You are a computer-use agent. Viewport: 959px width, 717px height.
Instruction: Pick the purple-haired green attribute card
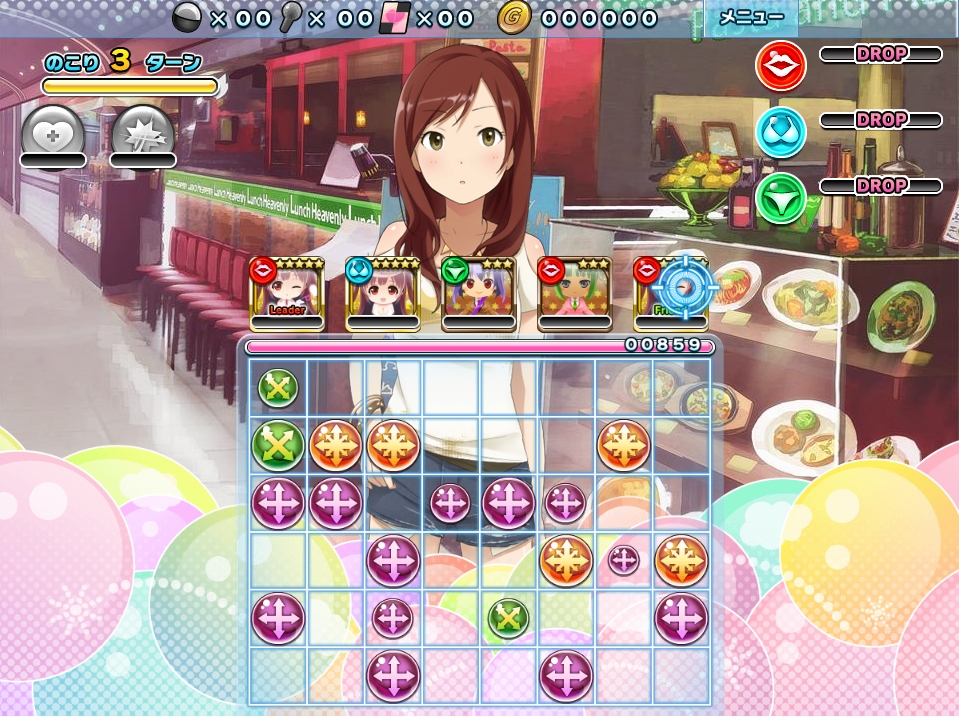coord(478,293)
